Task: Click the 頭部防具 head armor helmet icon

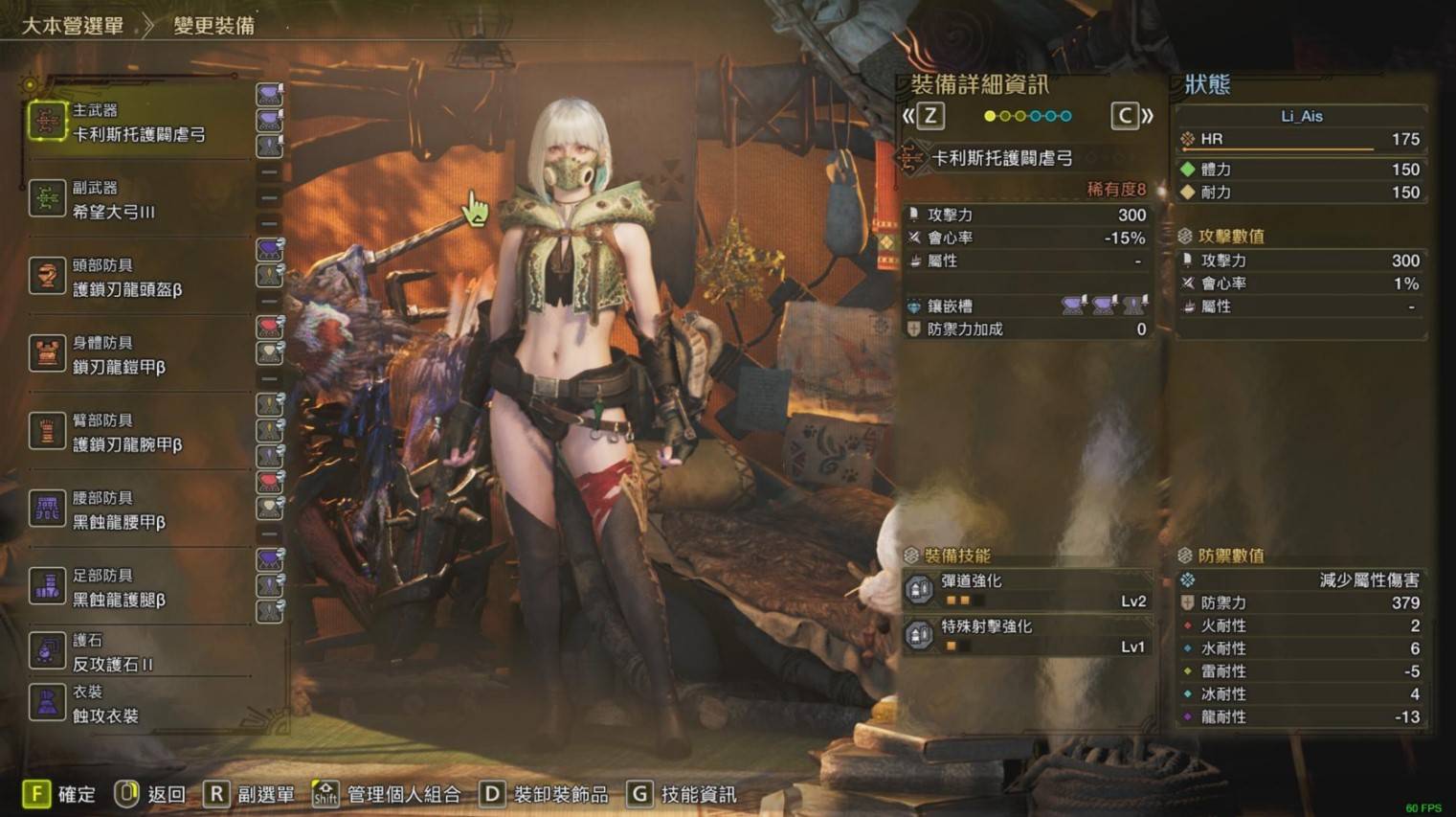Action: (46, 277)
